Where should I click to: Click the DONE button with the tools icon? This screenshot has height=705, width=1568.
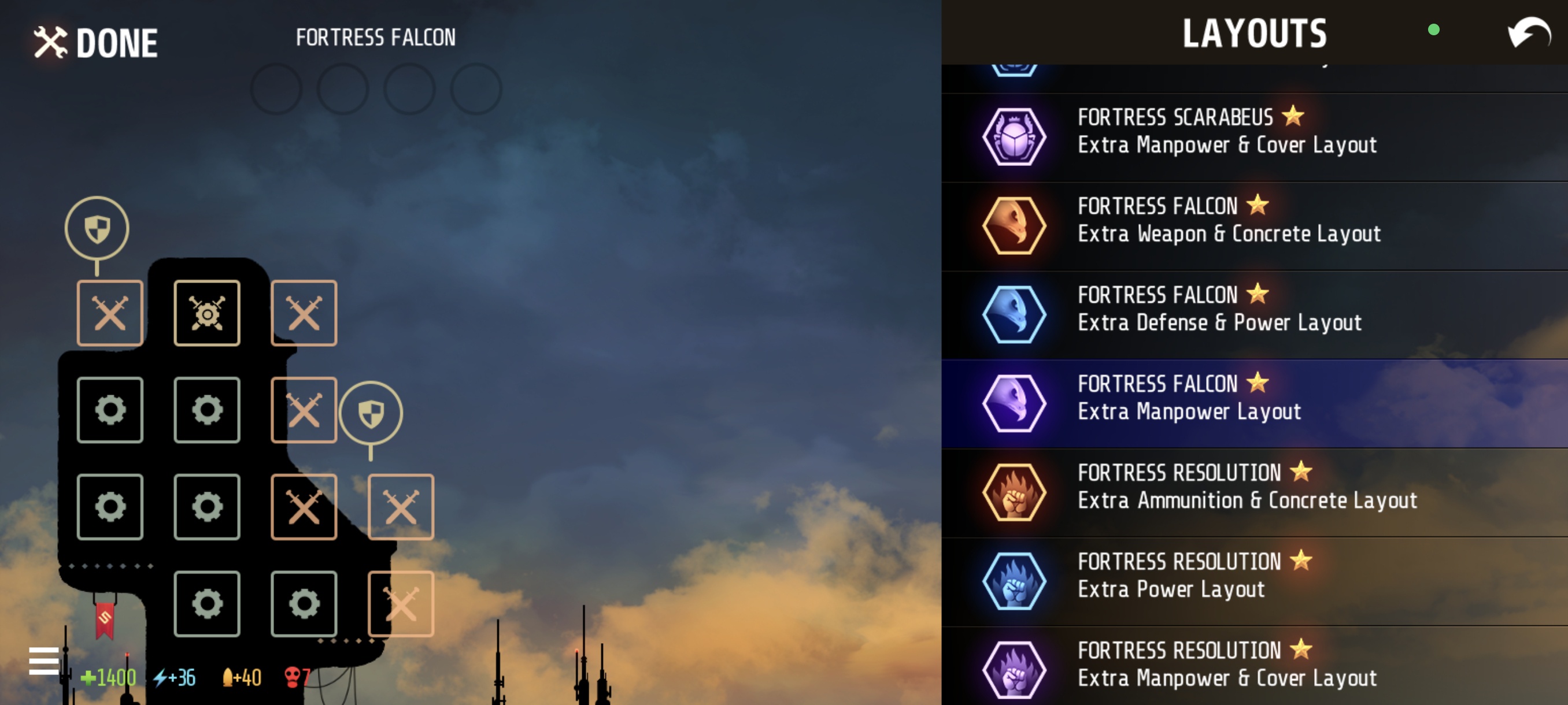[x=95, y=42]
